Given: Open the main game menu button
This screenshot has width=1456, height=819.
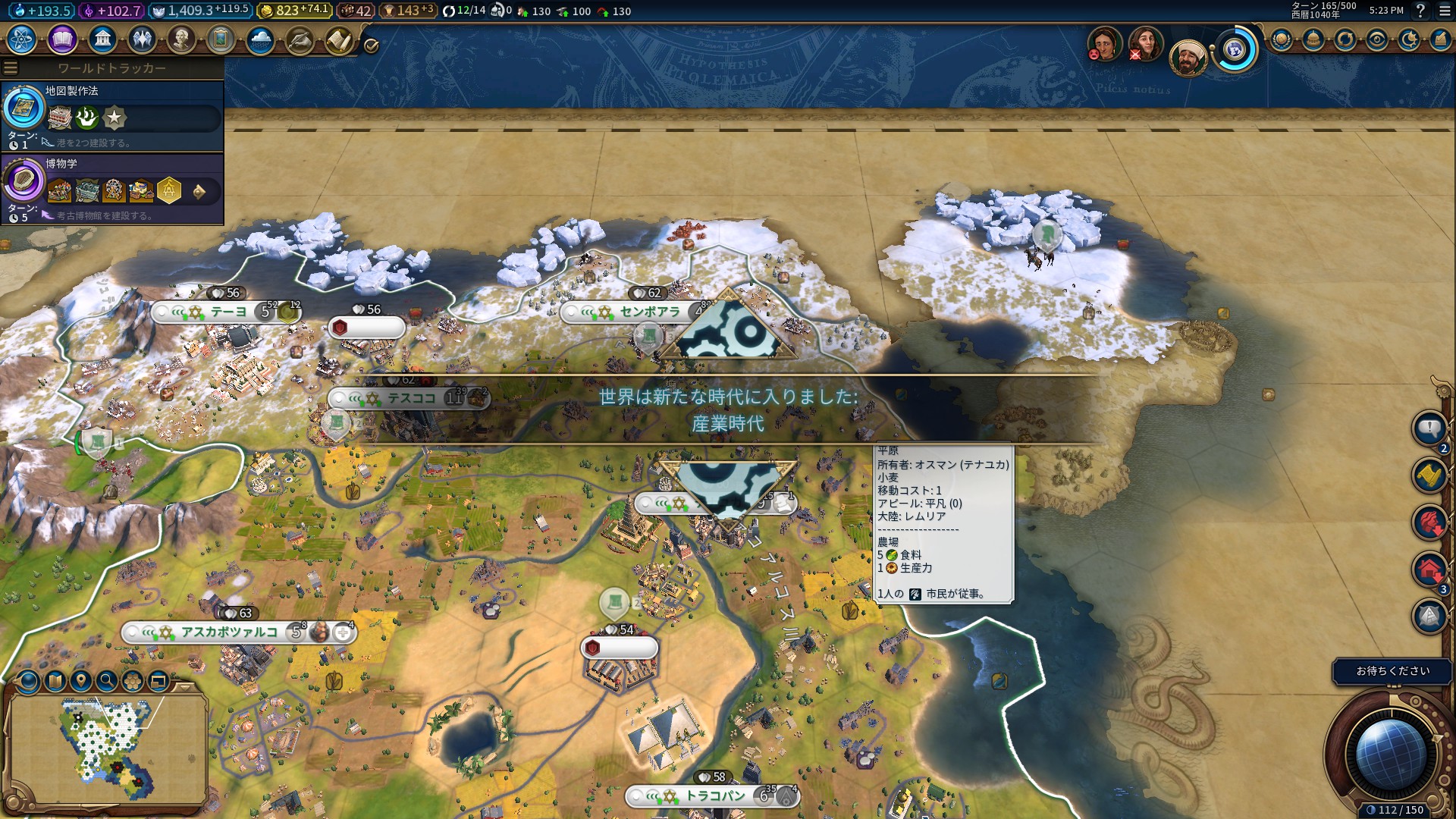Looking at the screenshot, I should coord(1444,11).
